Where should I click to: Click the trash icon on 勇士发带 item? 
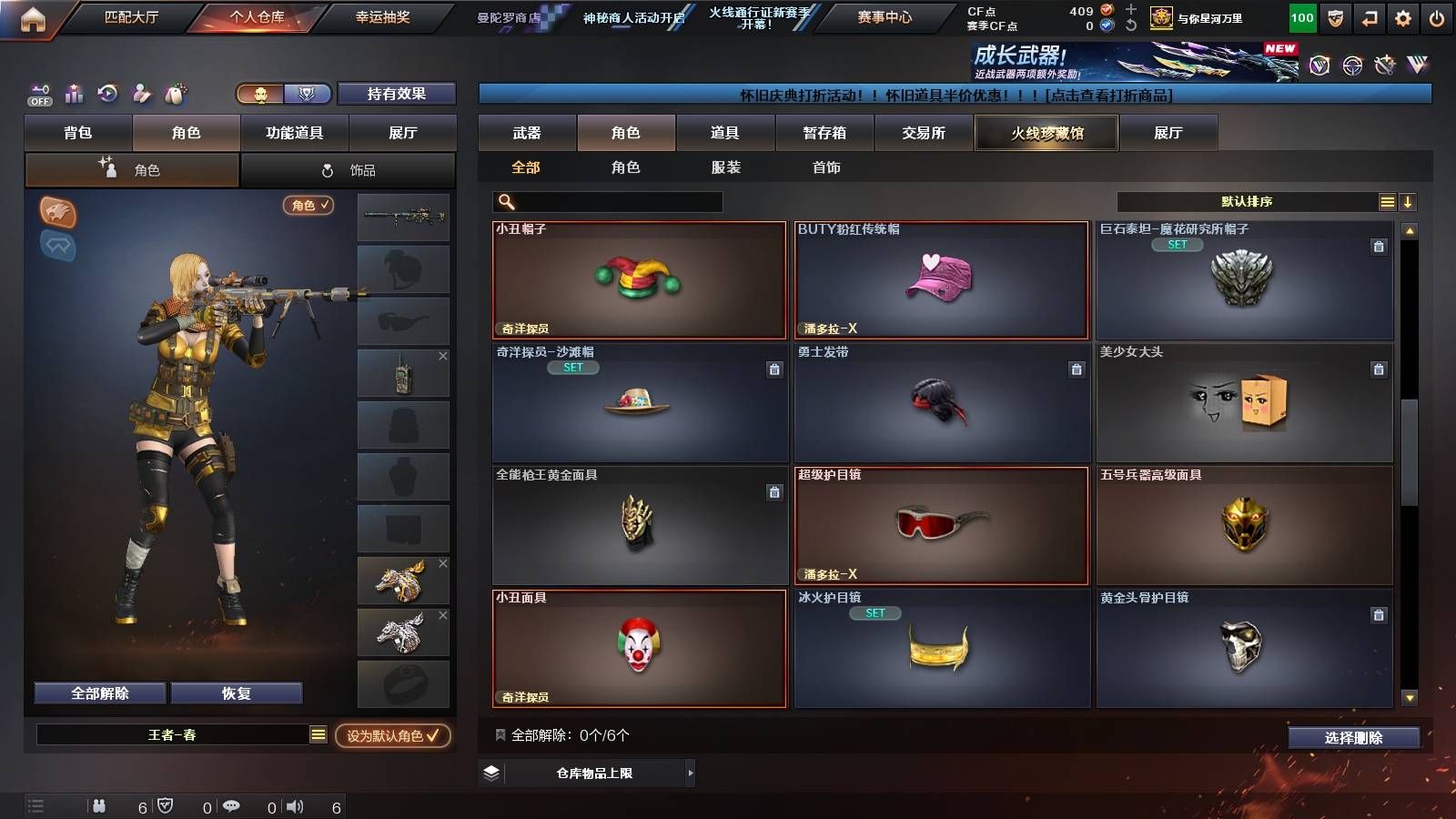(1076, 370)
